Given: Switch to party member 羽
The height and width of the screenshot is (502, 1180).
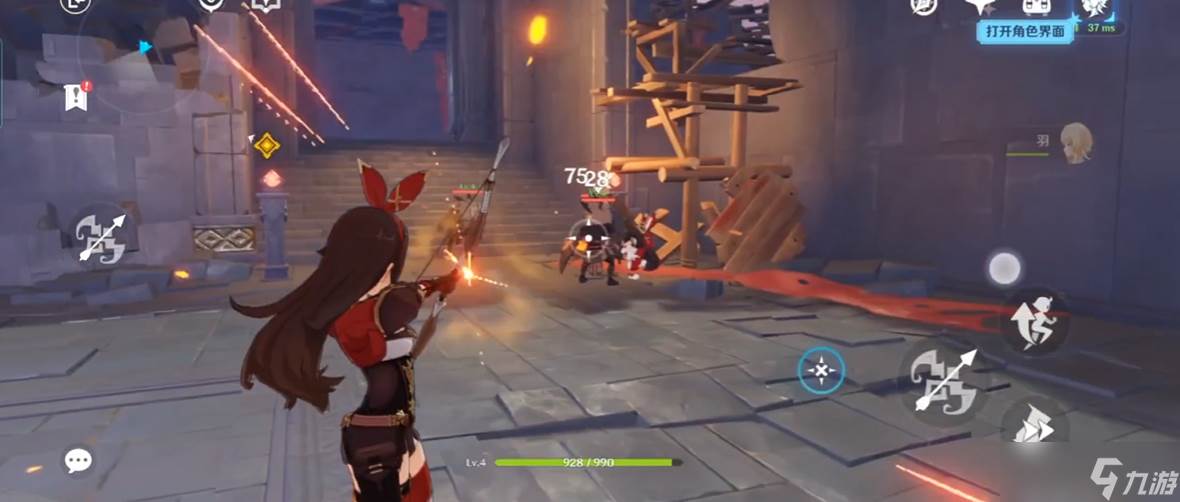Looking at the screenshot, I should pyautogui.click(x=1075, y=142).
